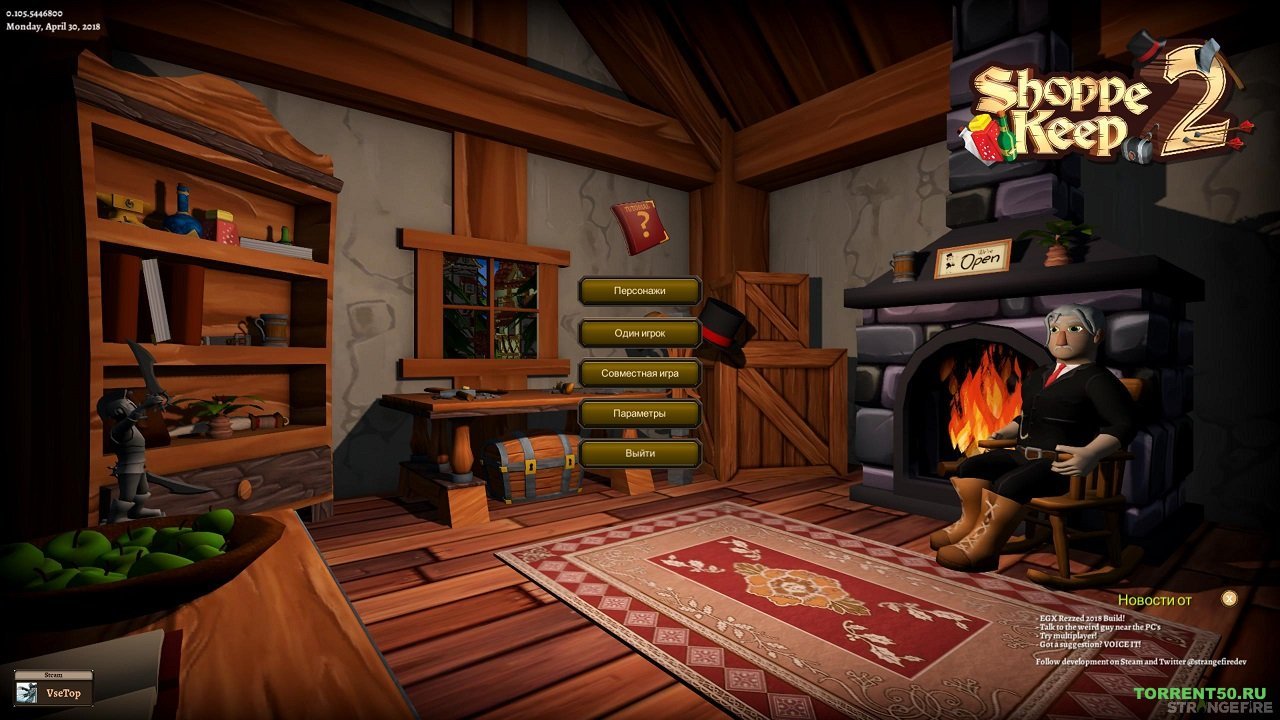1280x720 pixels.
Task: Start the Один игрок single-player mode
Action: click(640, 333)
